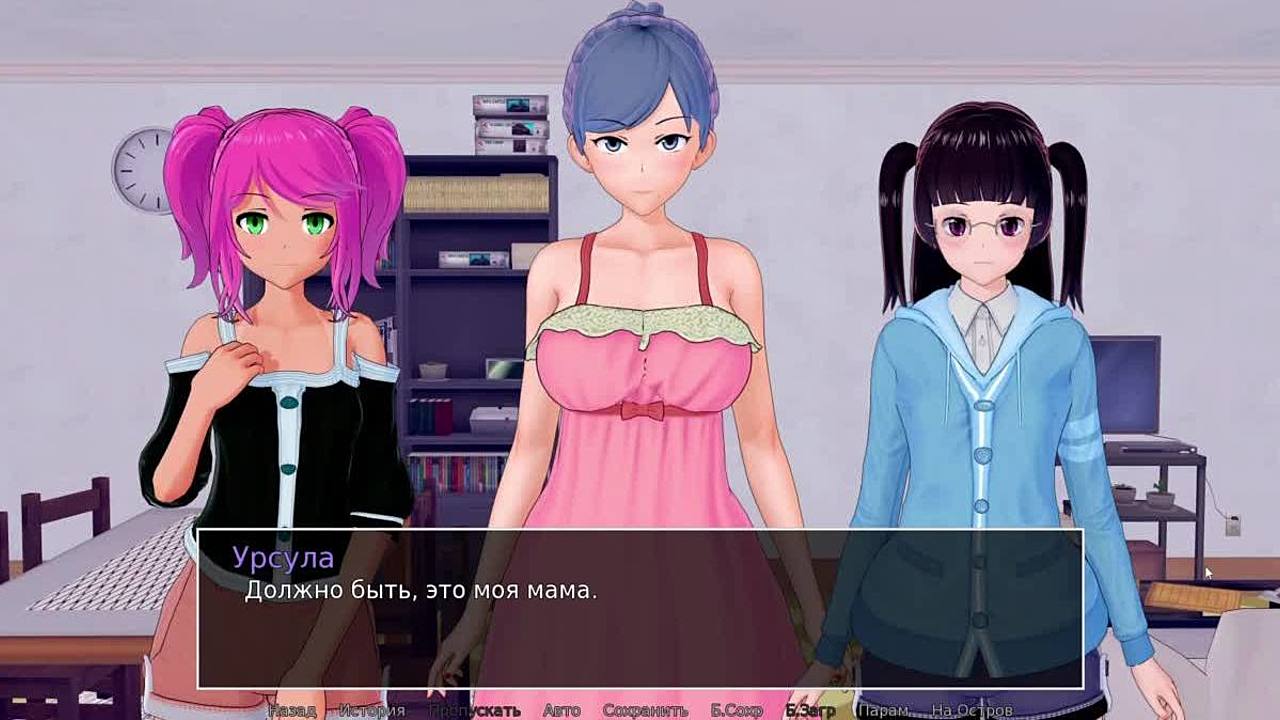Open the Сохранить save menu
1280x720 pixels.
coord(645,711)
